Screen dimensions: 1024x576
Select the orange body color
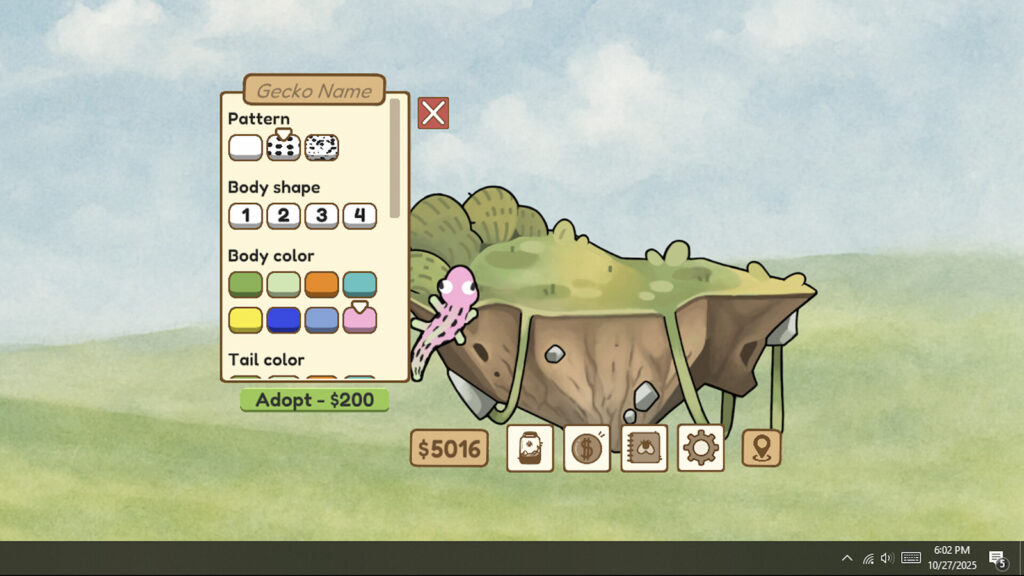pyautogui.click(x=321, y=284)
